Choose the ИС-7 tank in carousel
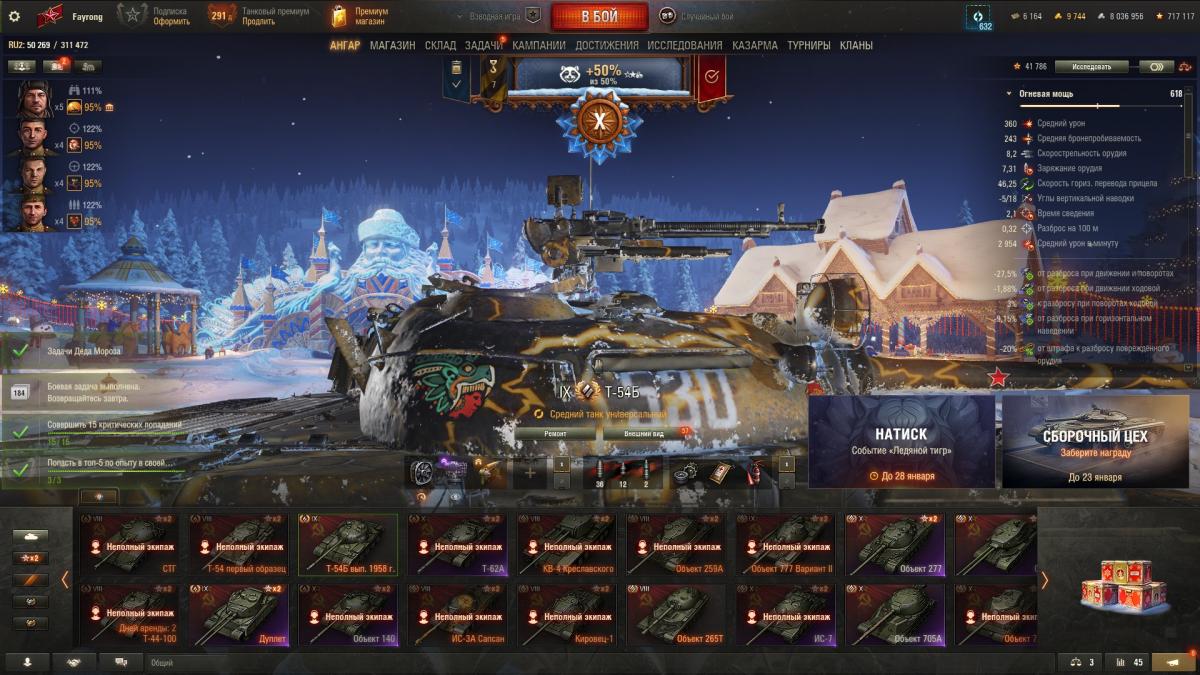 point(786,615)
